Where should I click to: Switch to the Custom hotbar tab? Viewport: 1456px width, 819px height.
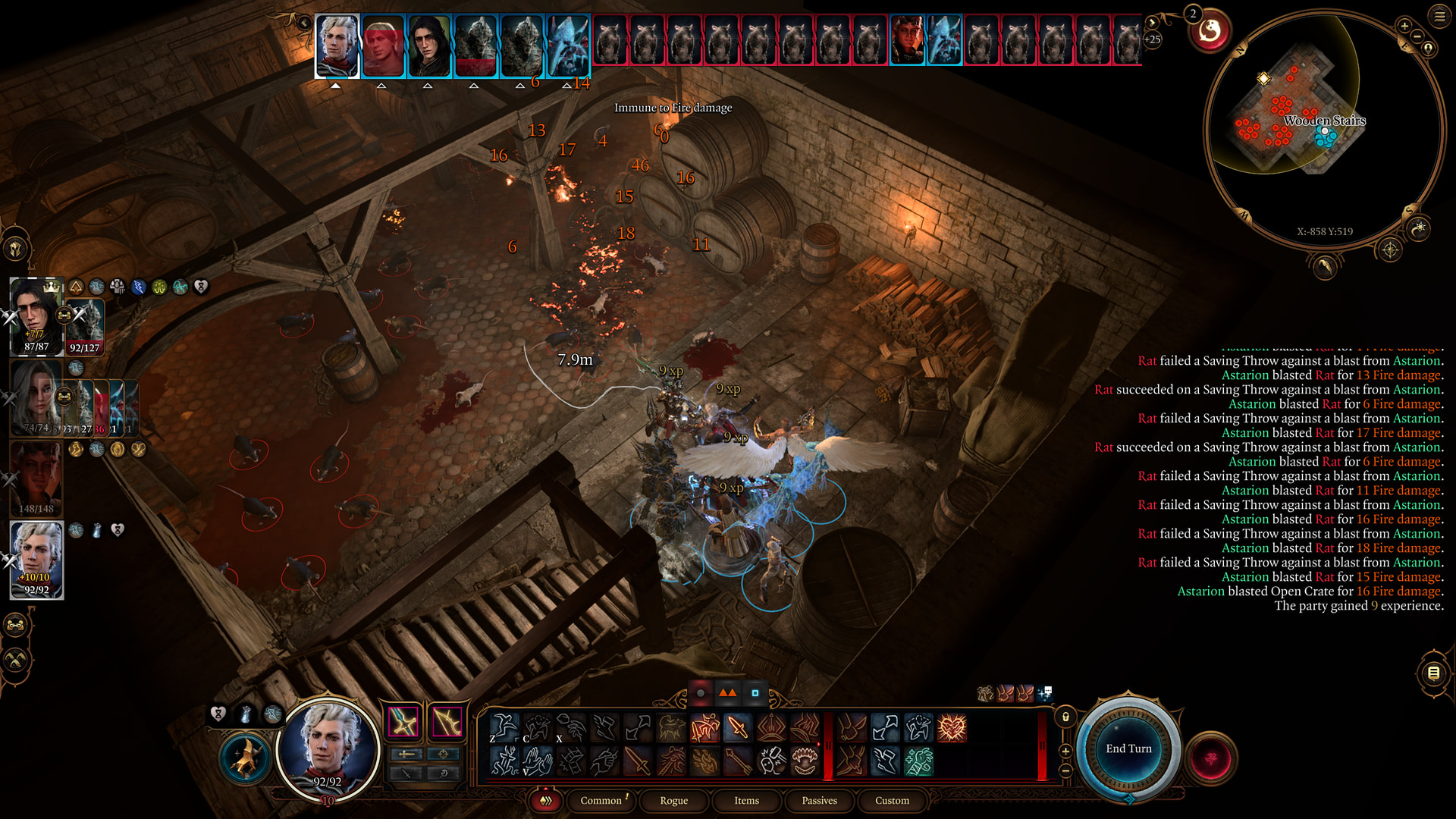pos(892,800)
